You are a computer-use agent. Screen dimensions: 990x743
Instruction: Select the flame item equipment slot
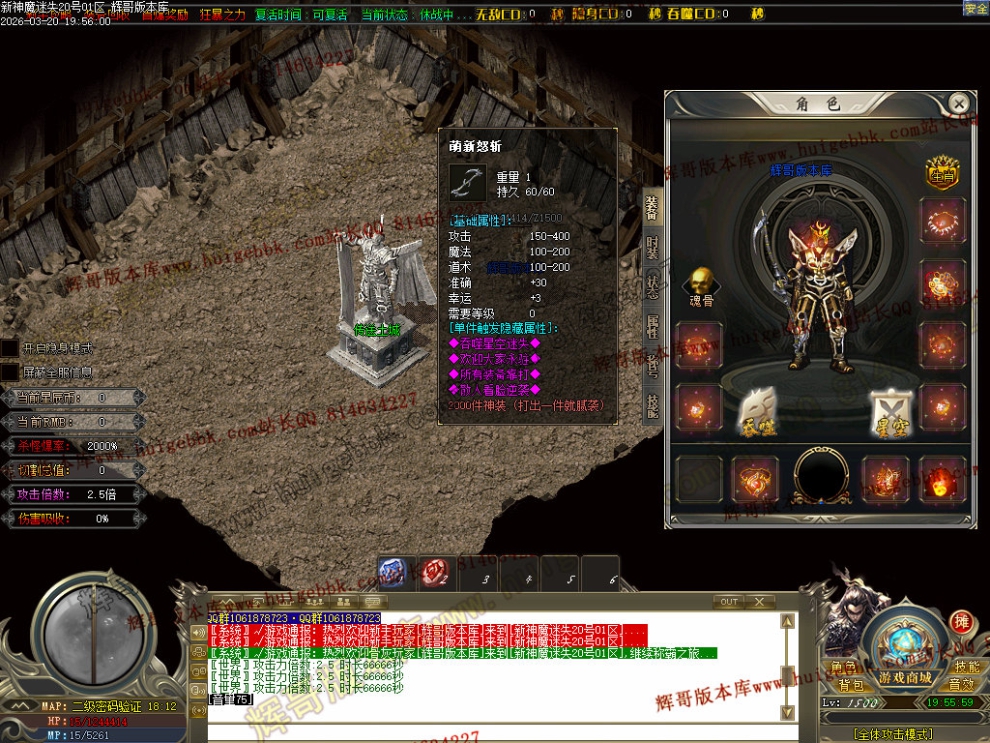943,480
